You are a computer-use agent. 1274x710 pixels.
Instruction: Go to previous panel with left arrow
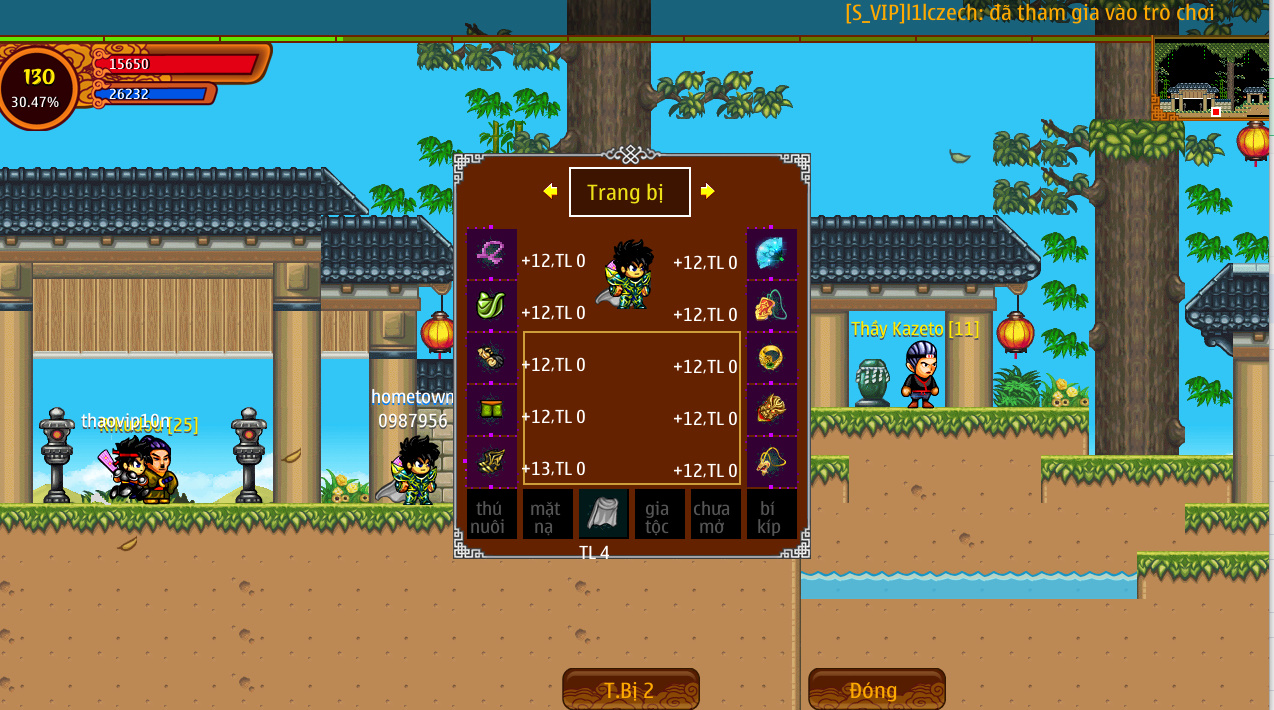(x=550, y=191)
